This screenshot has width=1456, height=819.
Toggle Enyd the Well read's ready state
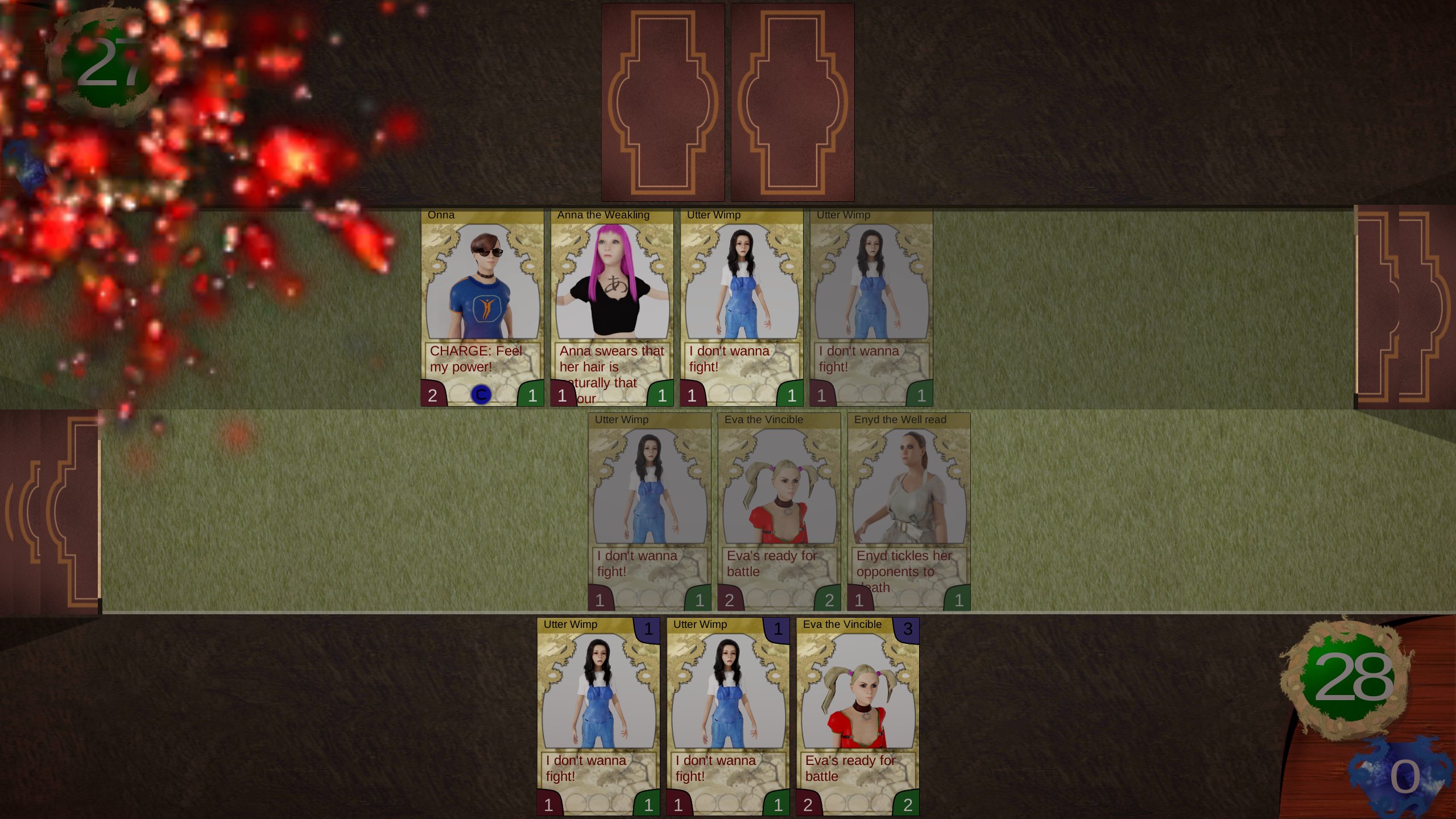tap(908, 506)
